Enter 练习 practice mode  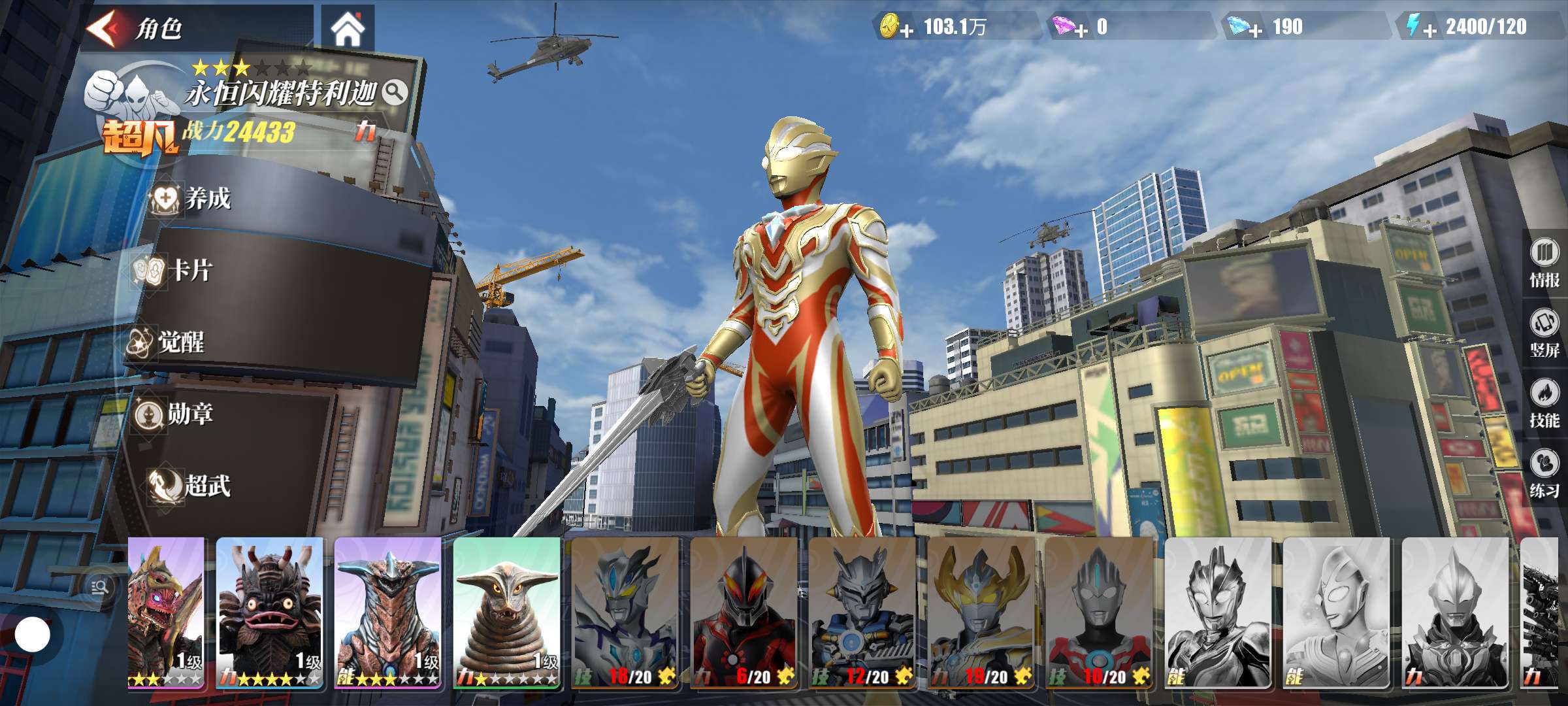1544,473
